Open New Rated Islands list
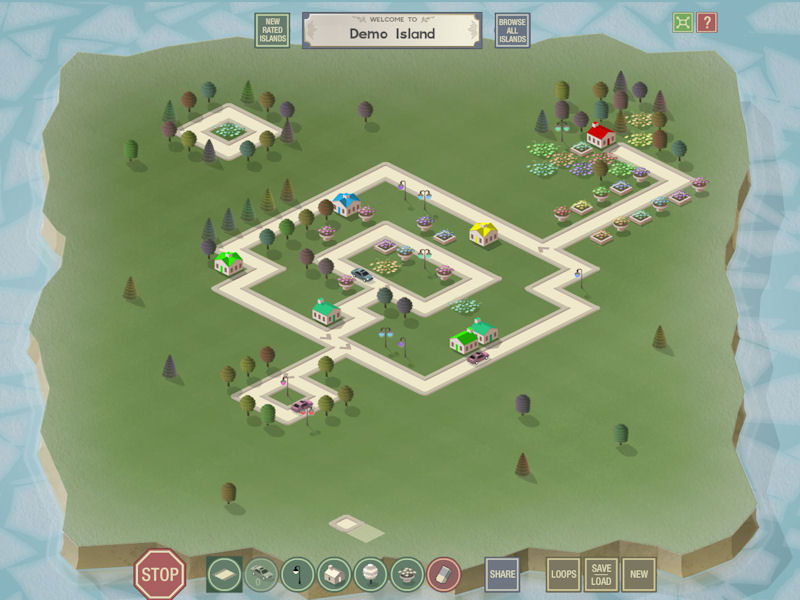The image size is (800, 600). pos(272,30)
